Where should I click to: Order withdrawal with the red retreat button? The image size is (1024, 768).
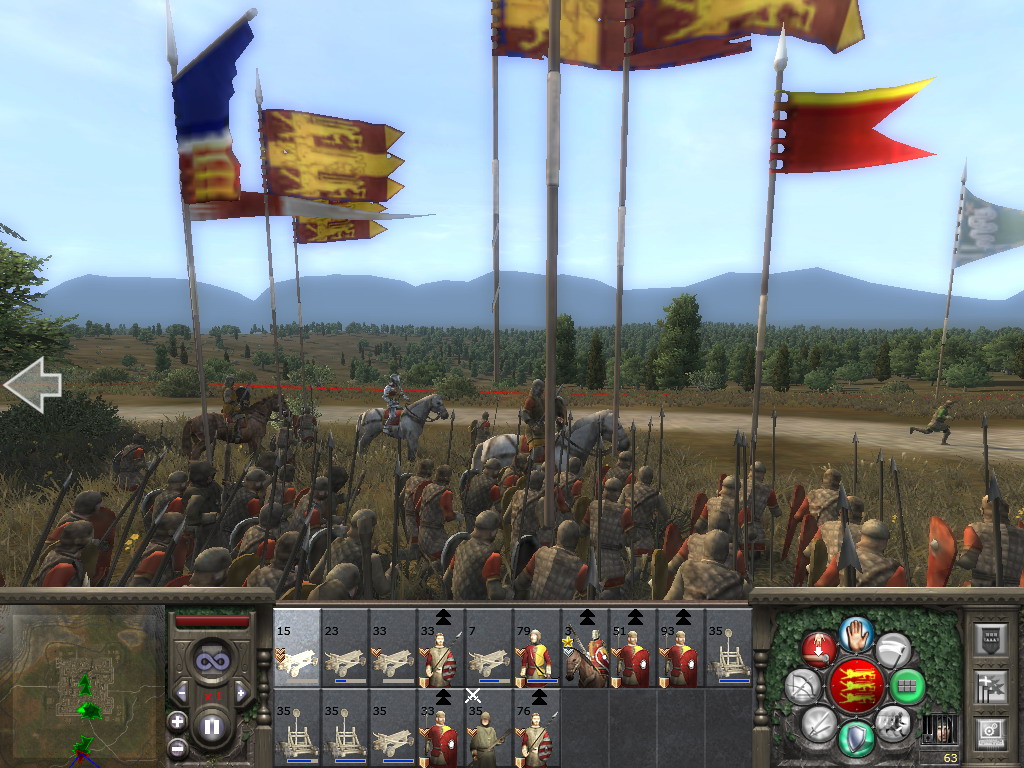click(818, 649)
